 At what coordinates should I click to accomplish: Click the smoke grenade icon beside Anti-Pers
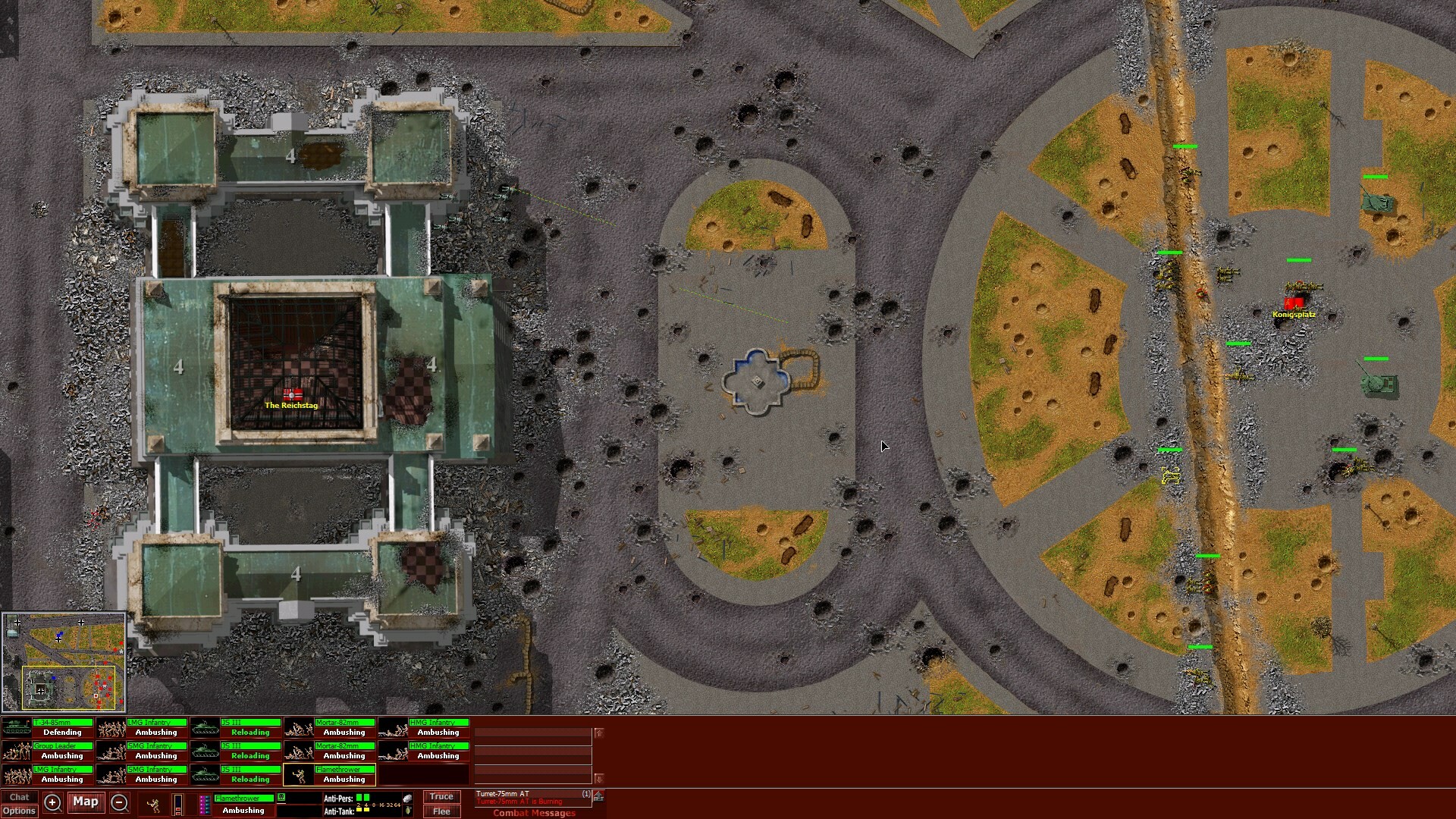tap(408, 798)
